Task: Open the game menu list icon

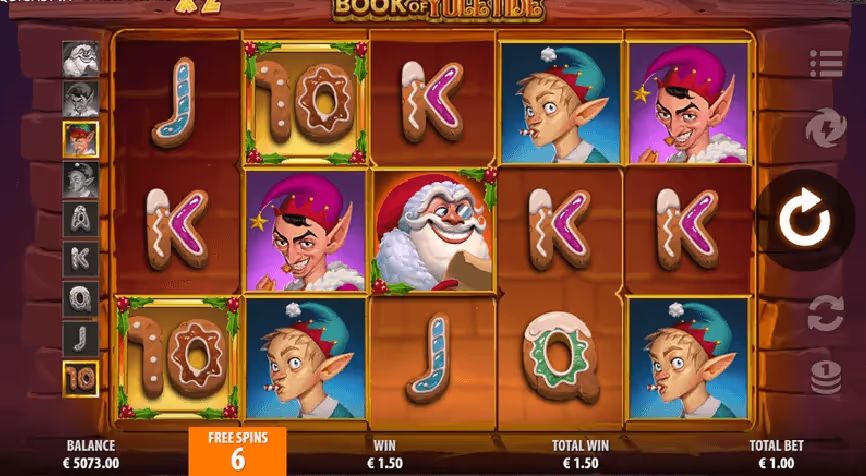Action: point(826,64)
